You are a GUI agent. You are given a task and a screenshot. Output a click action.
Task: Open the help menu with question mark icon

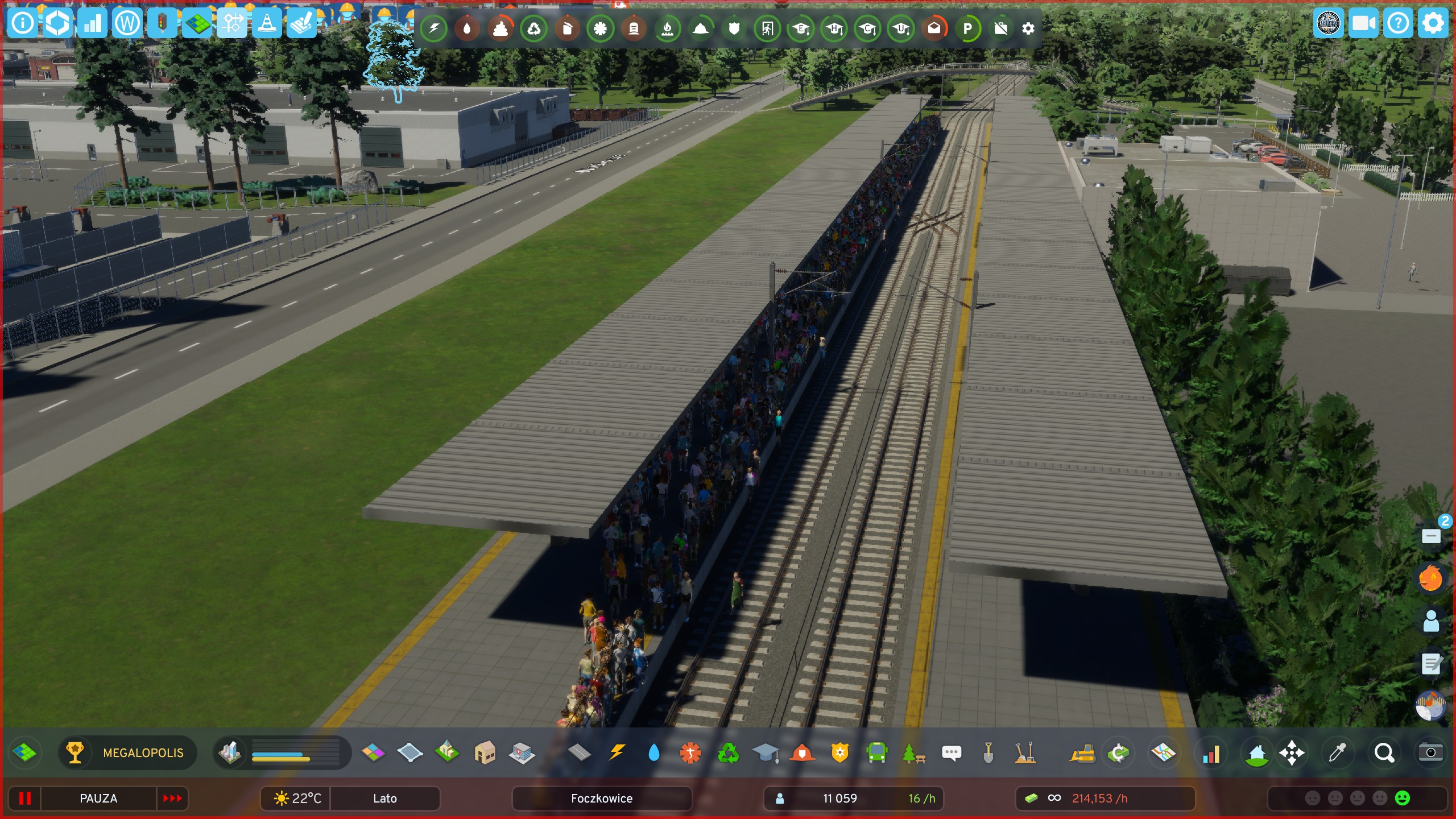[x=1398, y=23]
